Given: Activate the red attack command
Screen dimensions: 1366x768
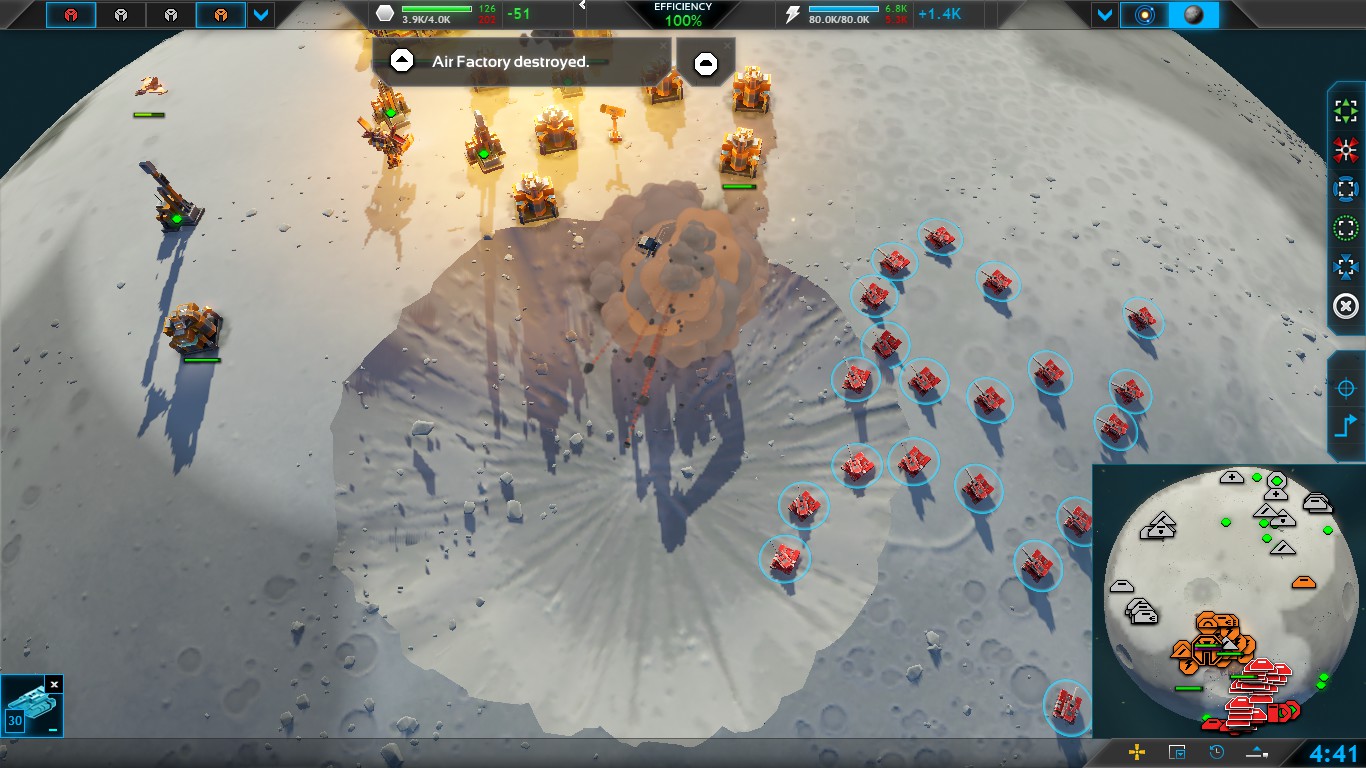Looking at the screenshot, I should point(1346,151).
